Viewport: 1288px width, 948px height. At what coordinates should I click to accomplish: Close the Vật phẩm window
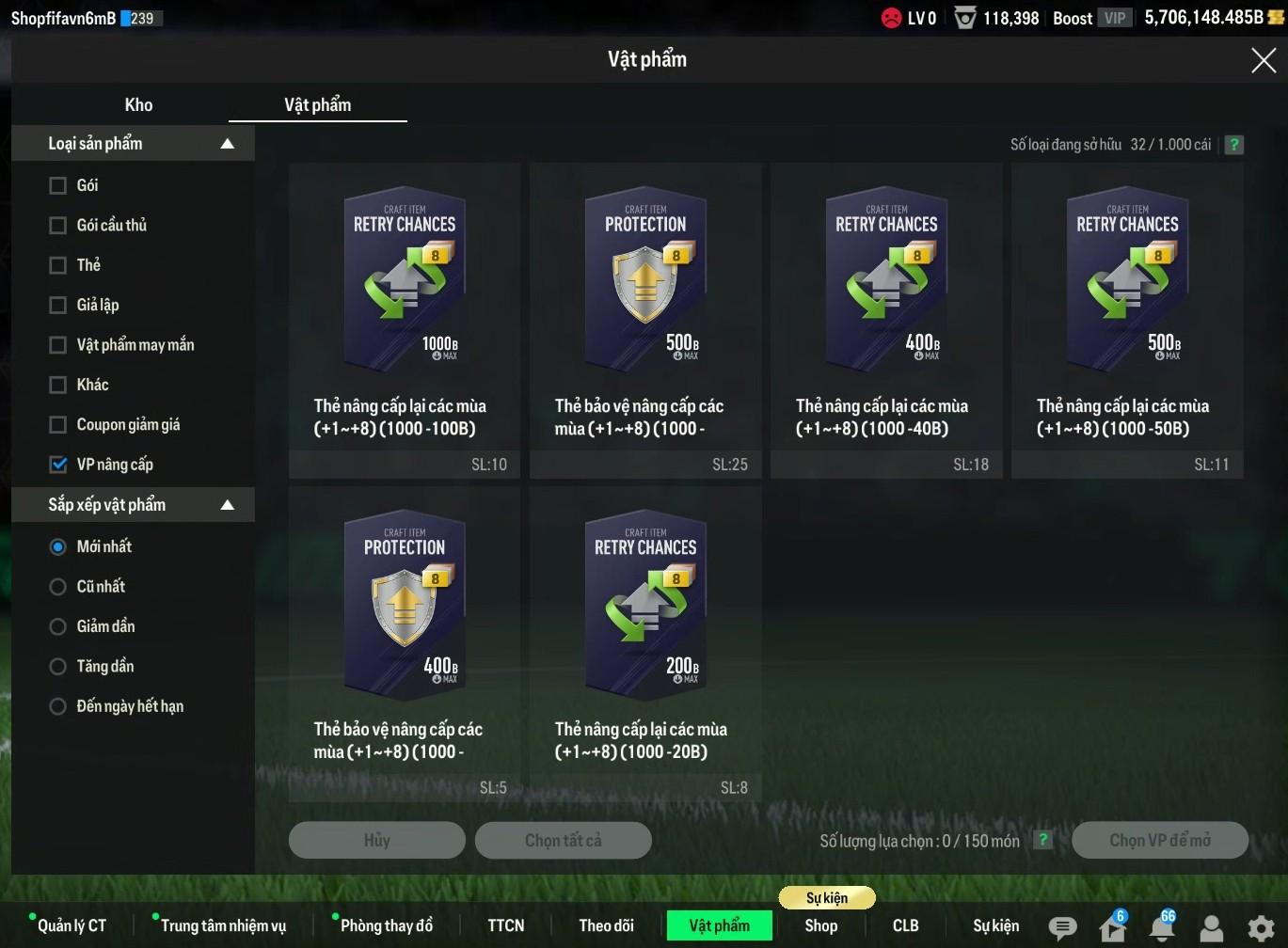[x=1263, y=60]
